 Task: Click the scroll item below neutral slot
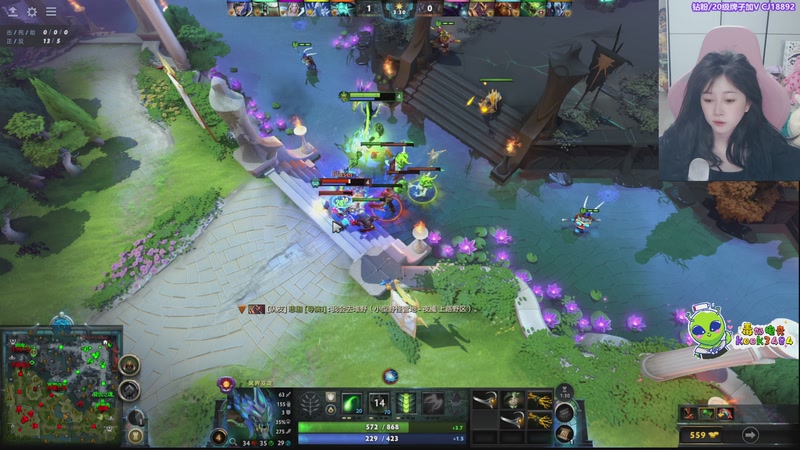[565, 433]
